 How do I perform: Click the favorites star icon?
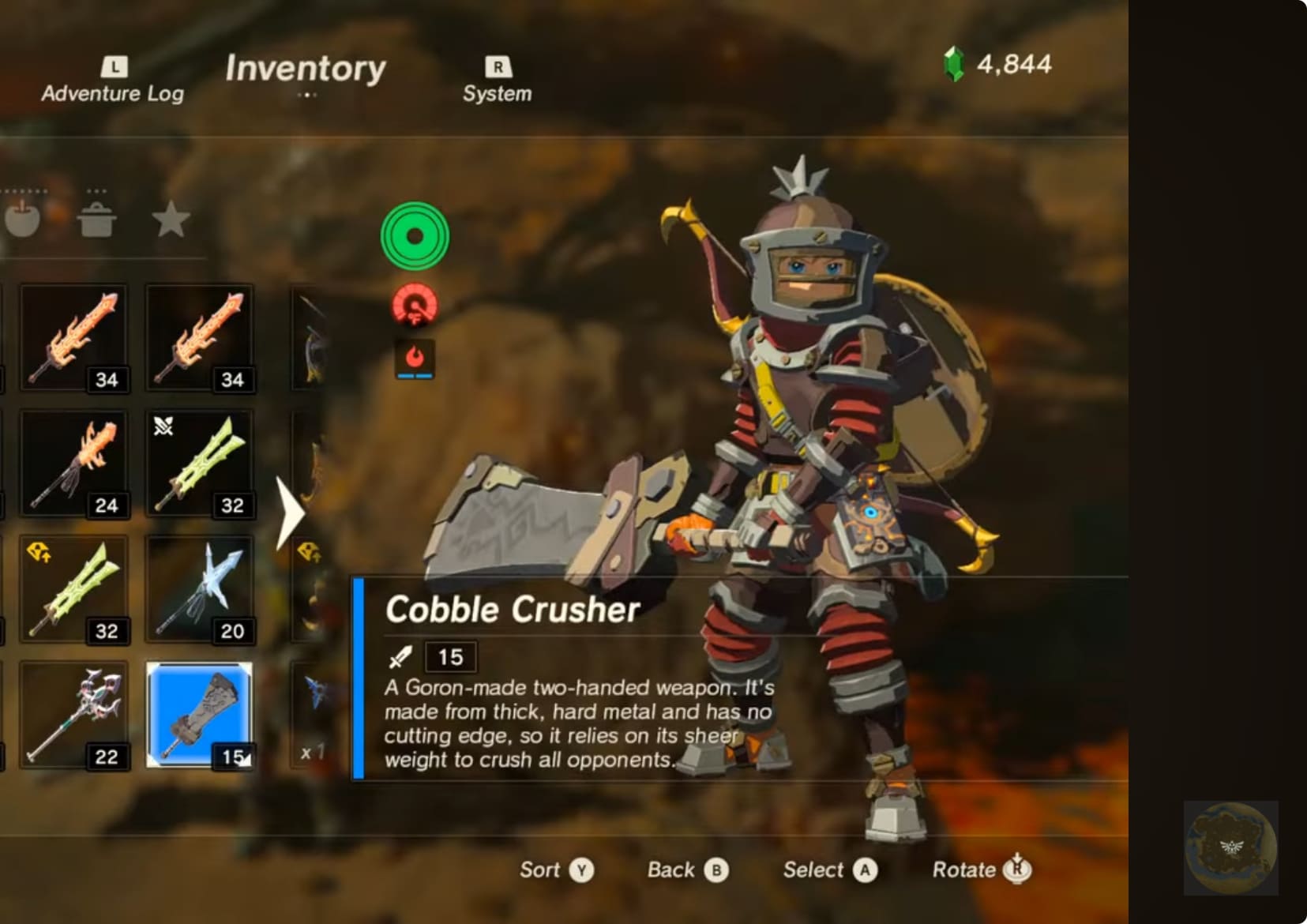coord(170,221)
